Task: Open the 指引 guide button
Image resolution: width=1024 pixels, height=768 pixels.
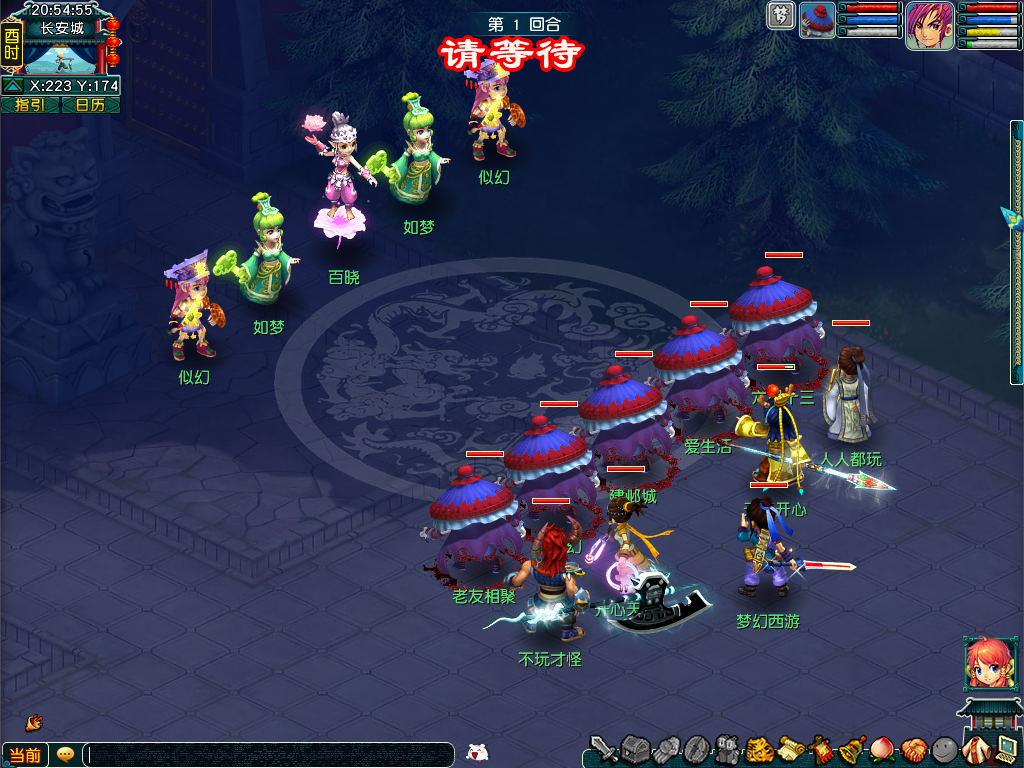Action: click(x=30, y=105)
